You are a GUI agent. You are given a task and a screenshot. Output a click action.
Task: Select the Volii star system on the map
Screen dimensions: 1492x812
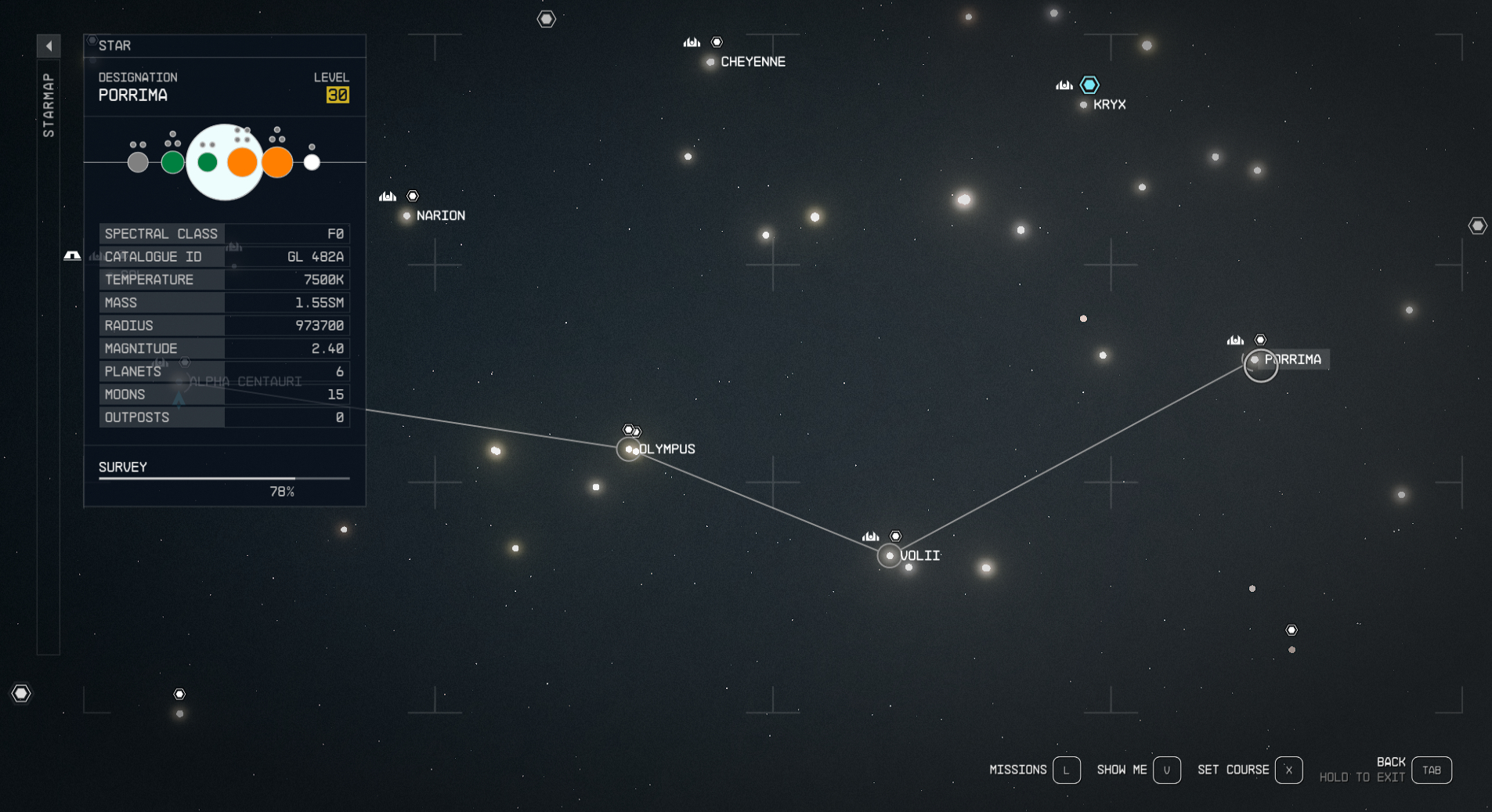pyautogui.click(x=888, y=556)
